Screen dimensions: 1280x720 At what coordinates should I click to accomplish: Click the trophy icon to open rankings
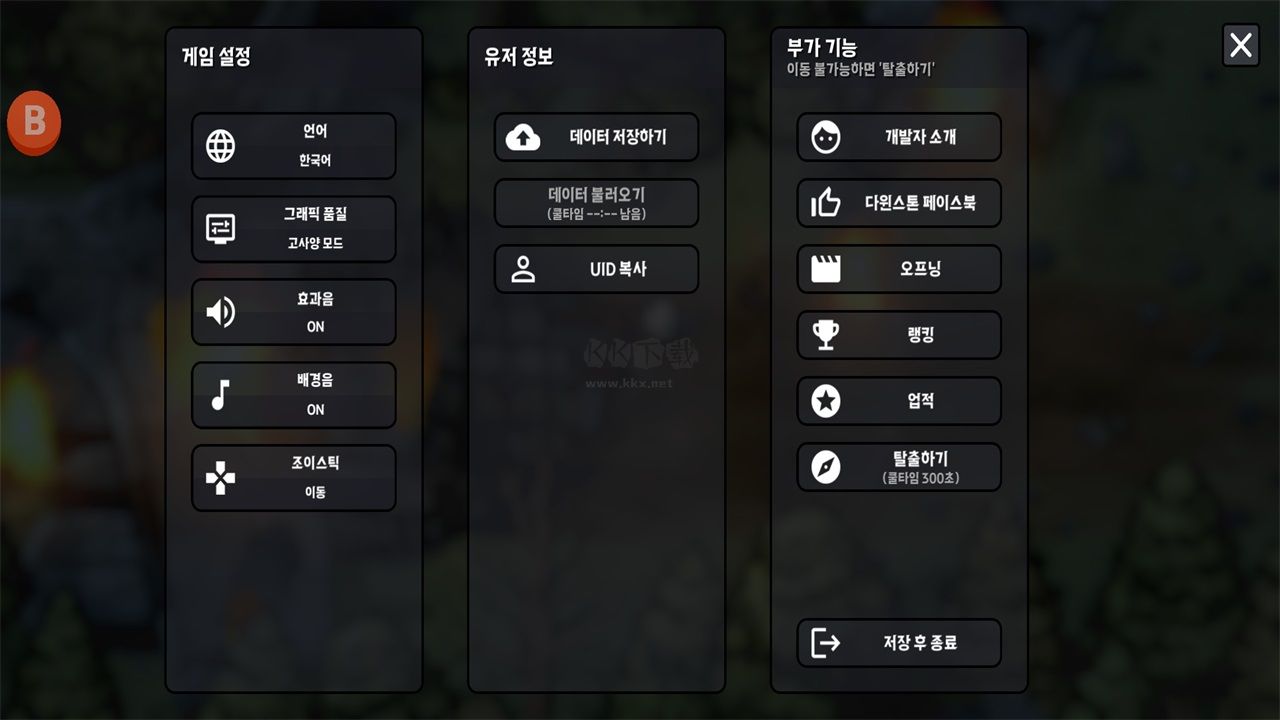tap(827, 334)
